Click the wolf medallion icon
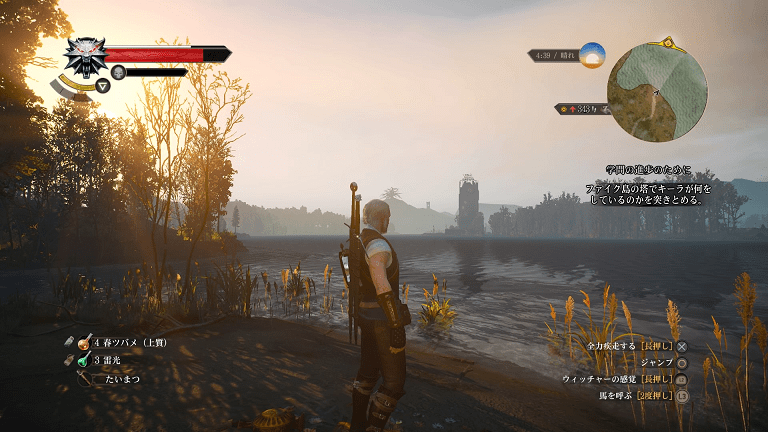 click(86, 57)
